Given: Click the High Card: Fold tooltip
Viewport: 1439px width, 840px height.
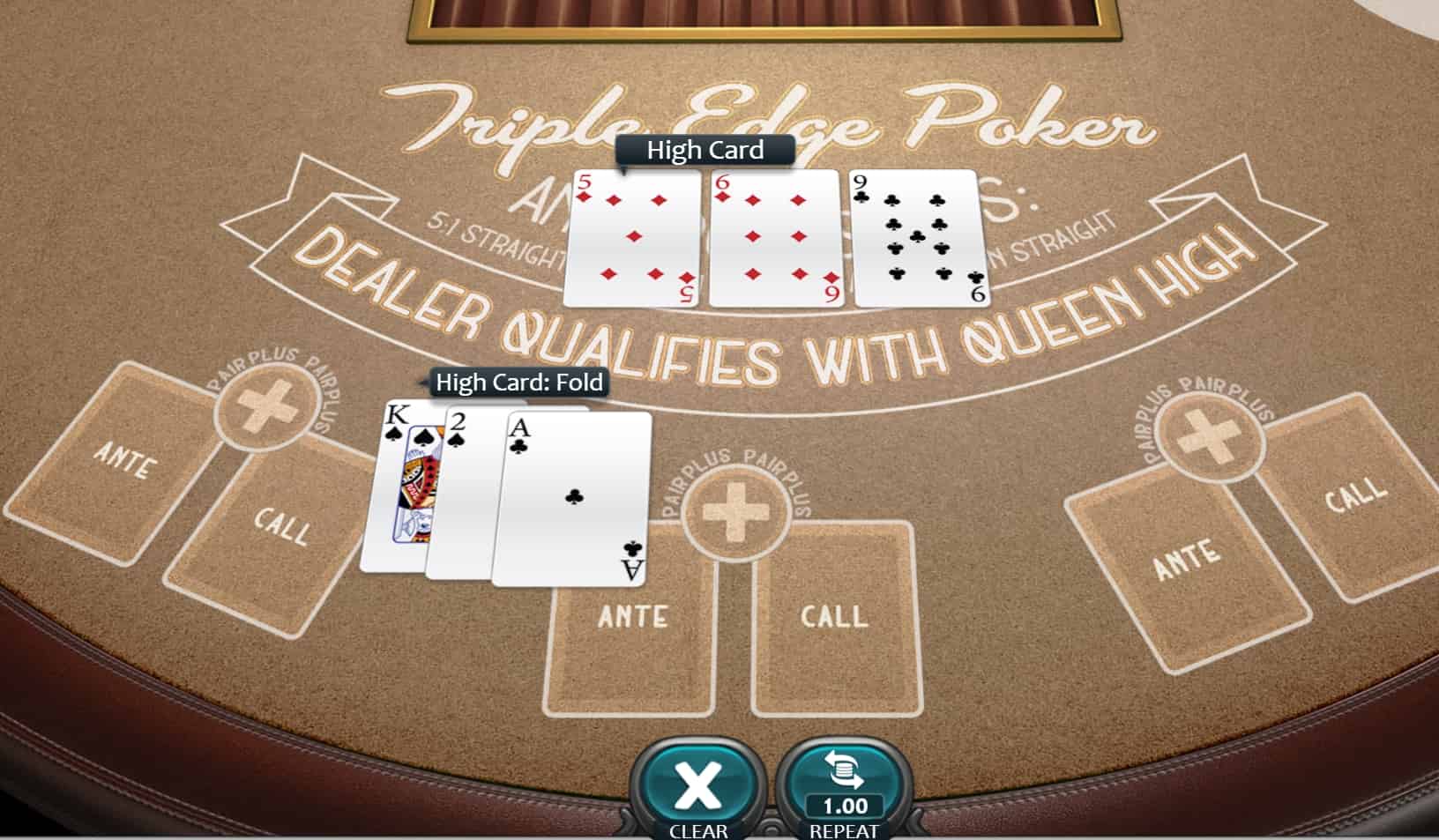Looking at the screenshot, I should pos(520,383).
